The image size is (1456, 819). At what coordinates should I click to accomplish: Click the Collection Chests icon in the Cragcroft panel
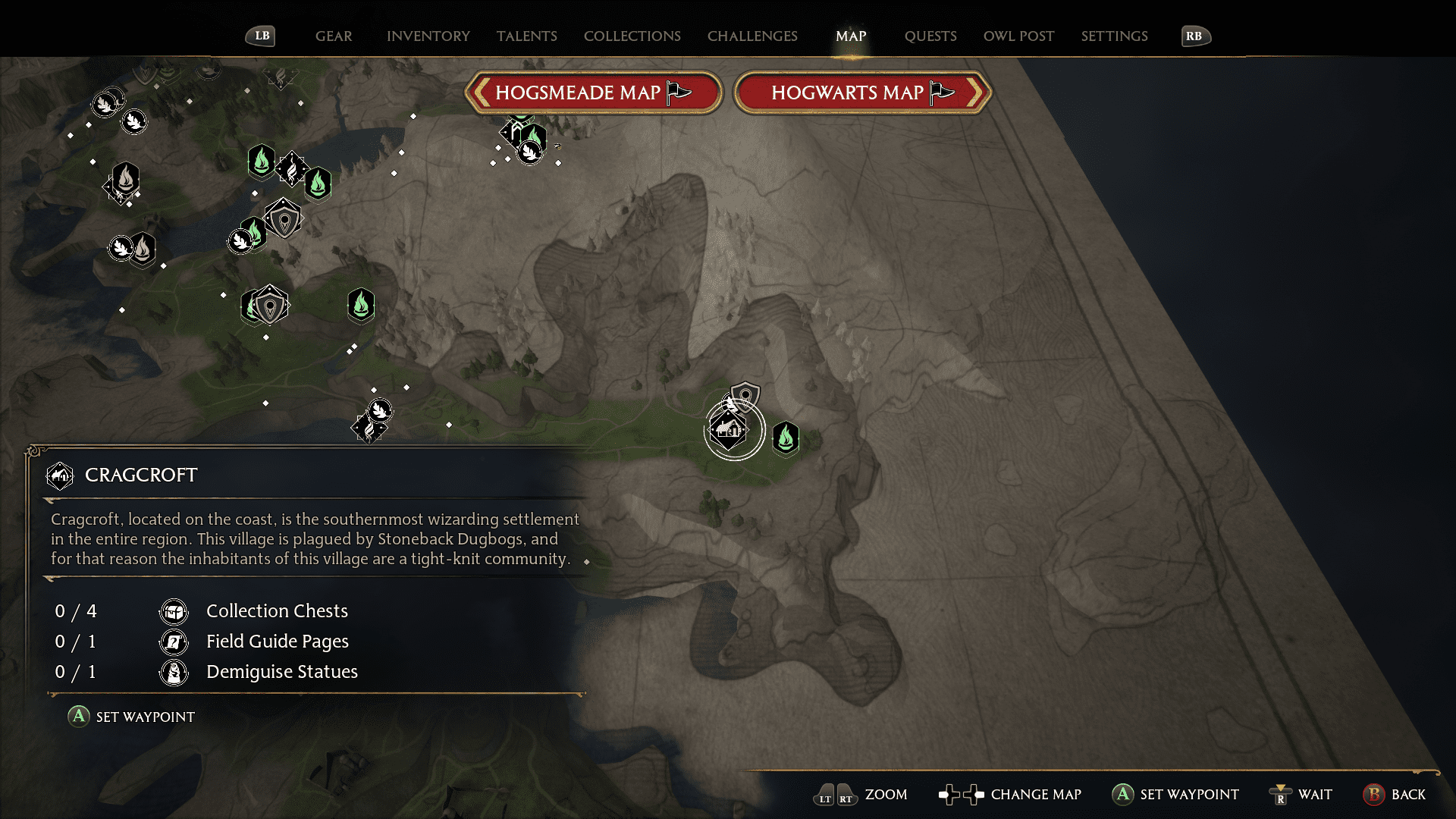(174, 611)
